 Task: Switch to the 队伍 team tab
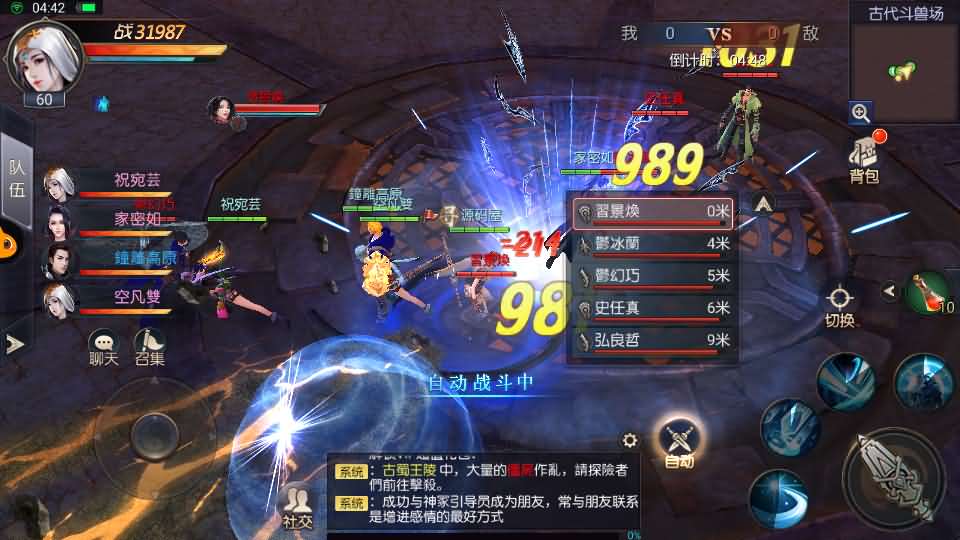pos(16,178)
